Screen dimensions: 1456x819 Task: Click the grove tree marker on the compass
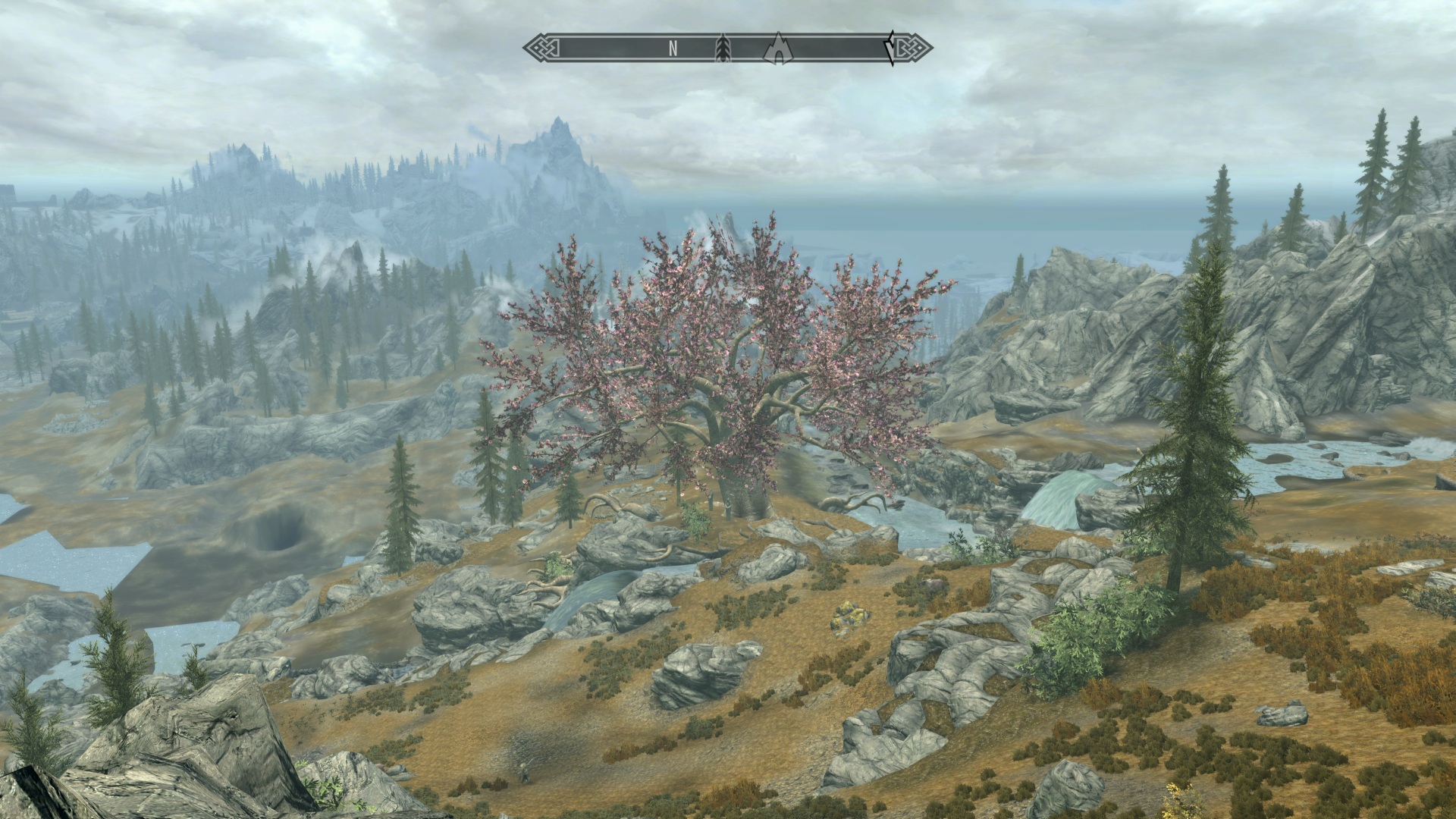(722, 49)
